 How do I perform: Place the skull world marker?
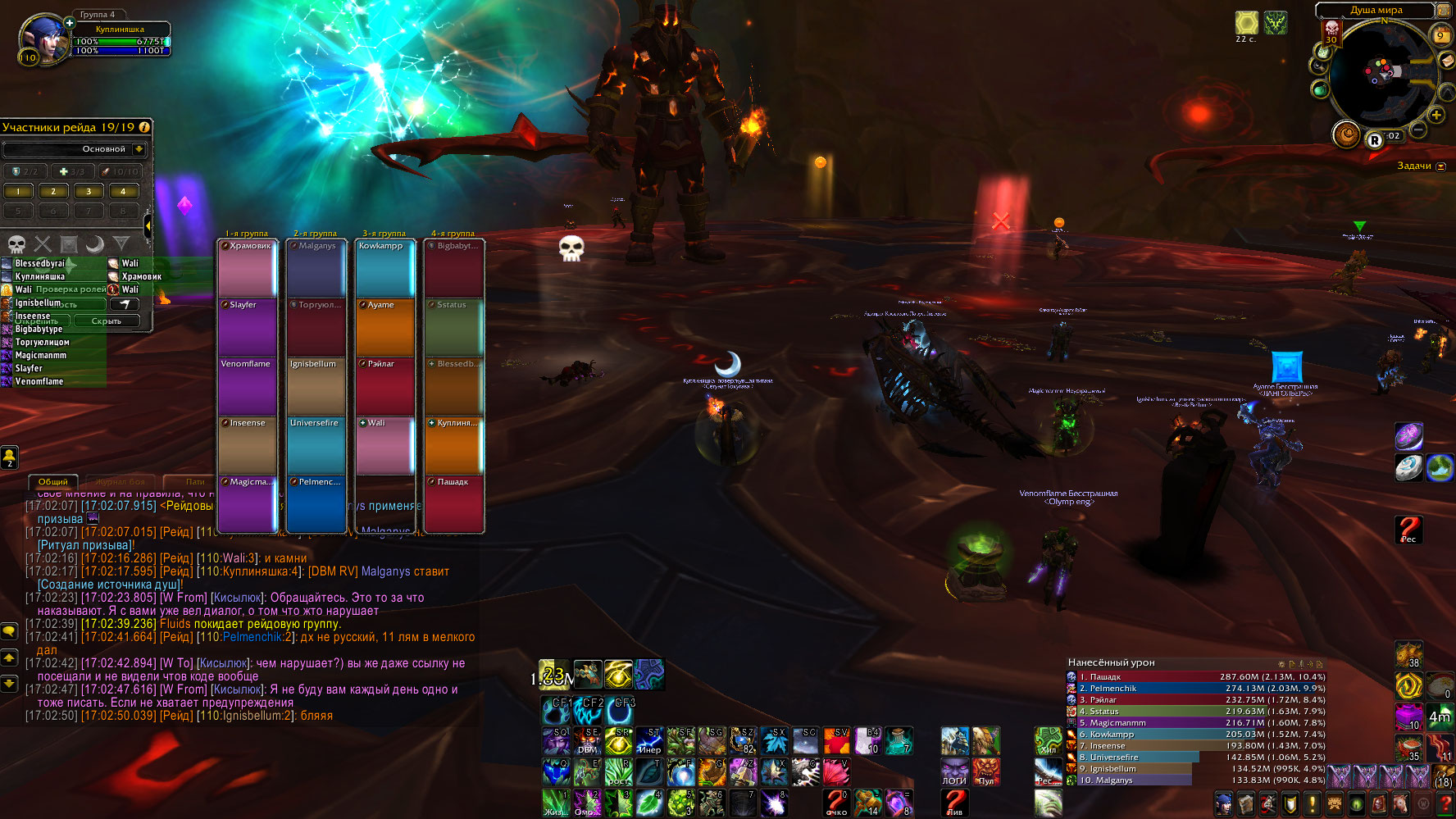coord(16,243)
